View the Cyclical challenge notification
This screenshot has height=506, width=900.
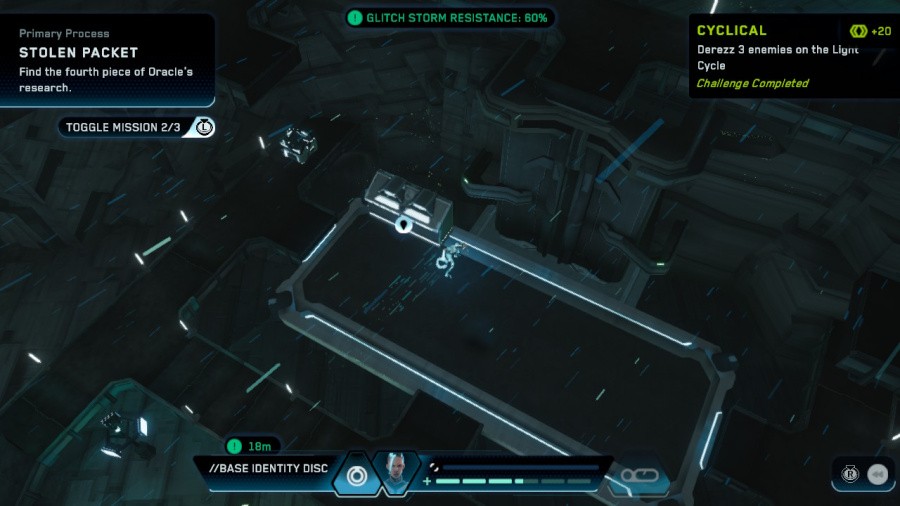(793, 56)
